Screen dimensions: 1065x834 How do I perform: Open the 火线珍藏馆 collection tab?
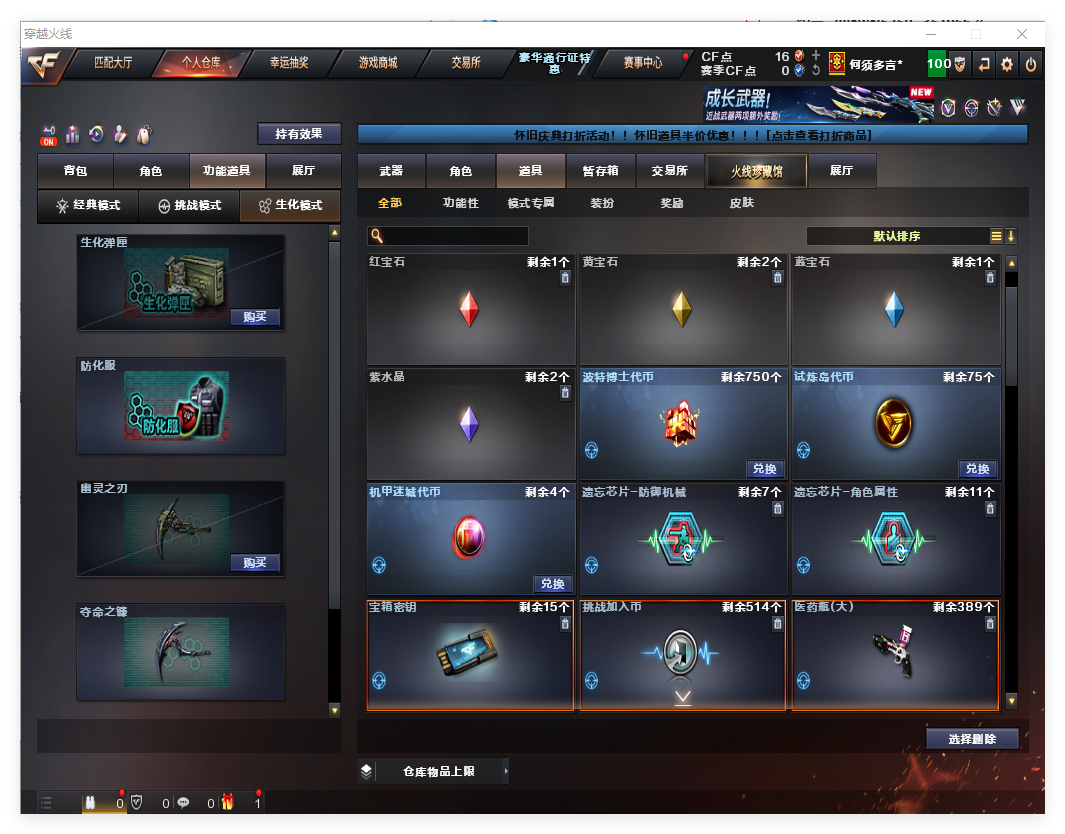(x=756, y=171)
